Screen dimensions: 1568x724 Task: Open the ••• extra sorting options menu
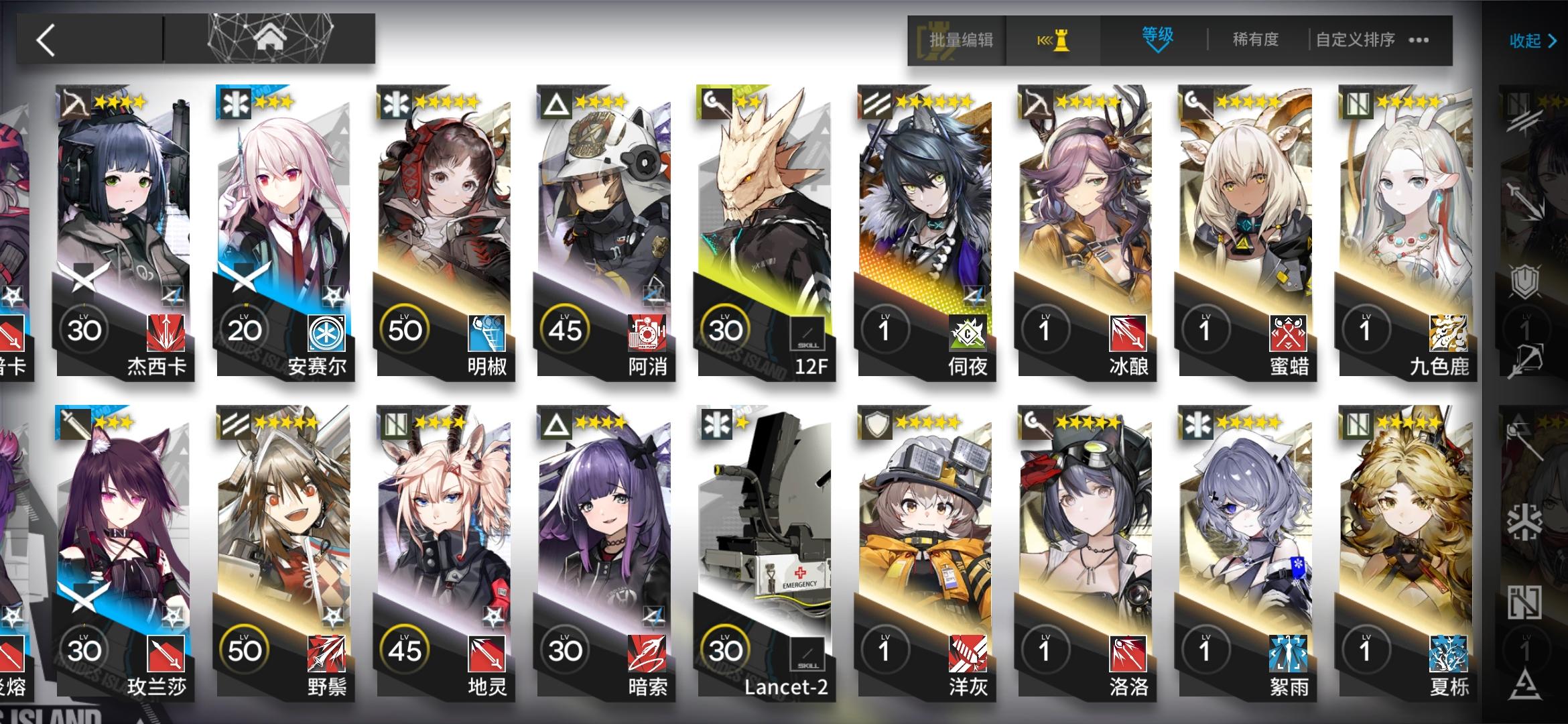click(1419, 40)
